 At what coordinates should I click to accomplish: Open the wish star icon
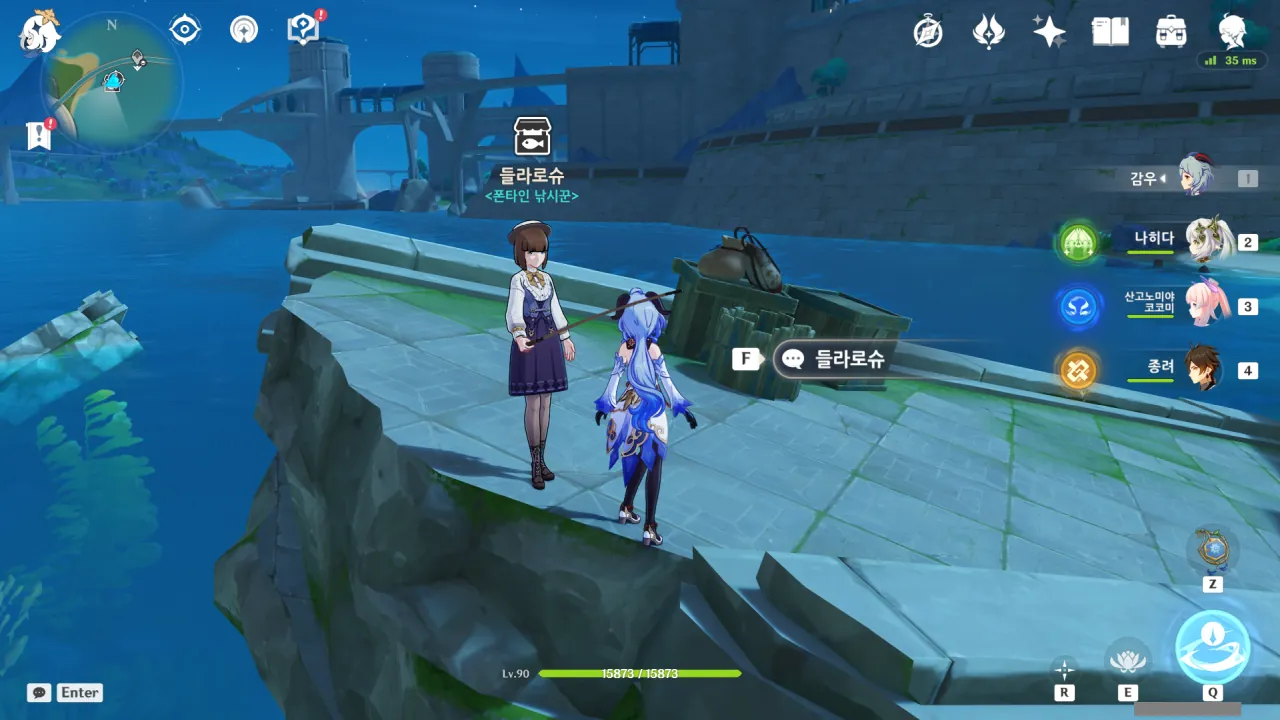[1049, 32]
